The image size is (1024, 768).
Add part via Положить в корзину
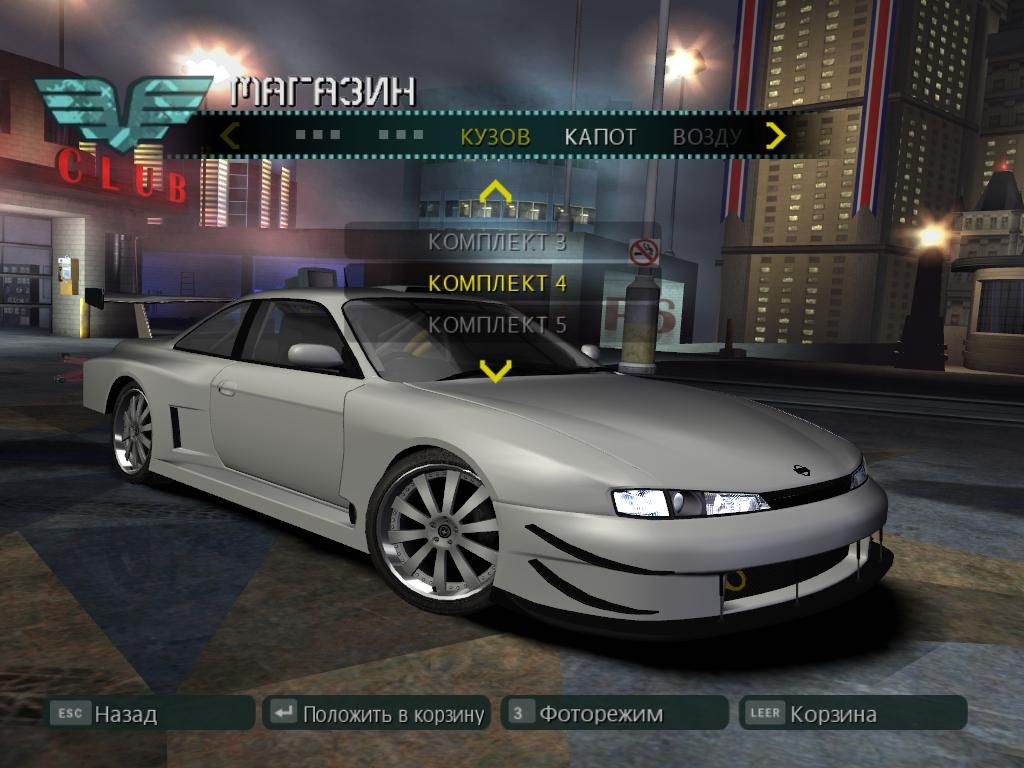377,713
